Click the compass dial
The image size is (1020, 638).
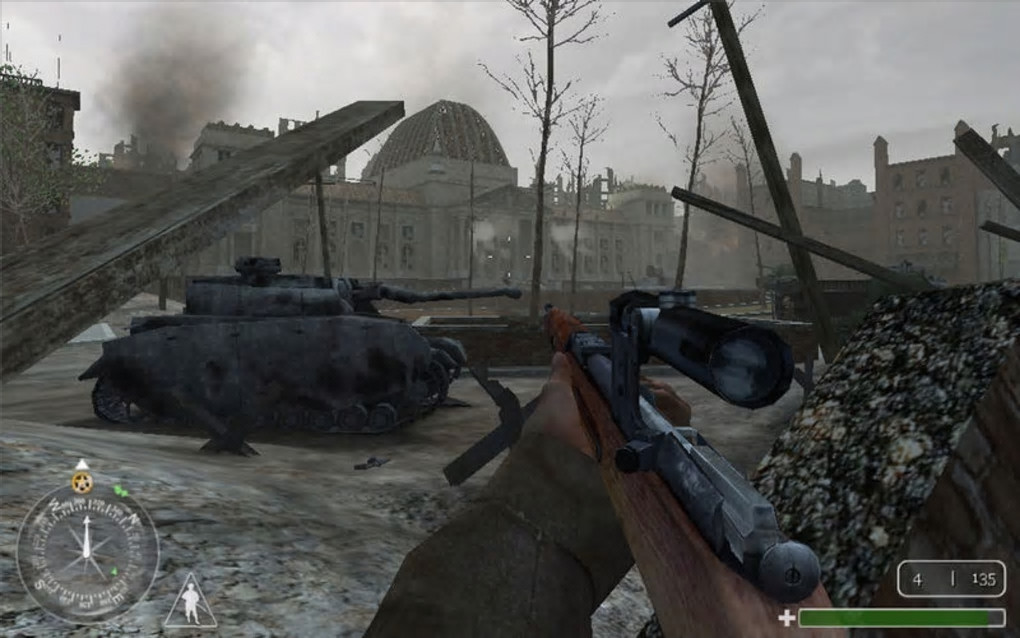87,553
